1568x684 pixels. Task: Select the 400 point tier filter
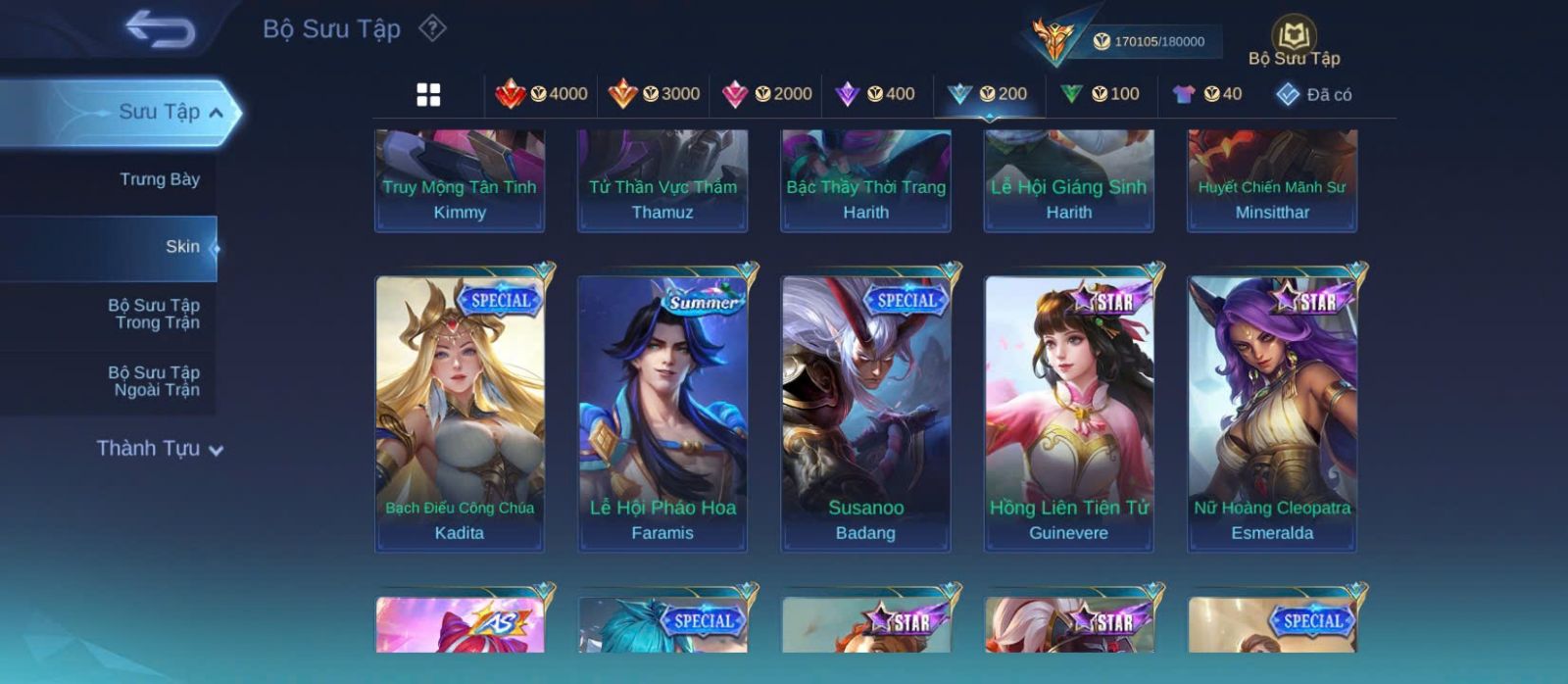(874, 94)
